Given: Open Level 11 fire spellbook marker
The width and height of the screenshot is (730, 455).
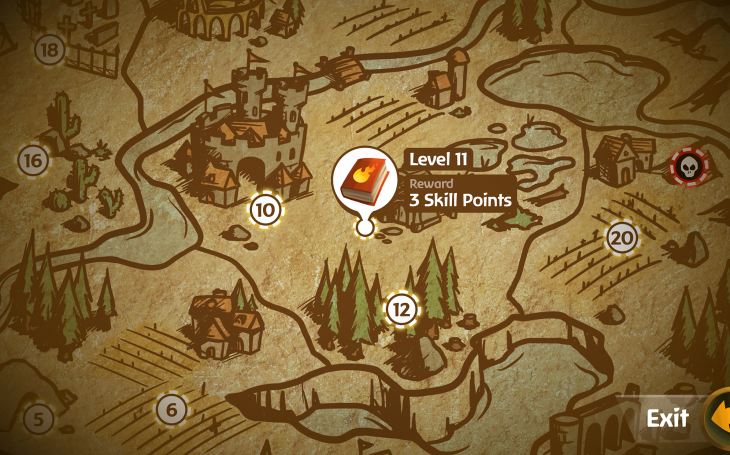Looking at the screenshot, I should coord(364,182).
